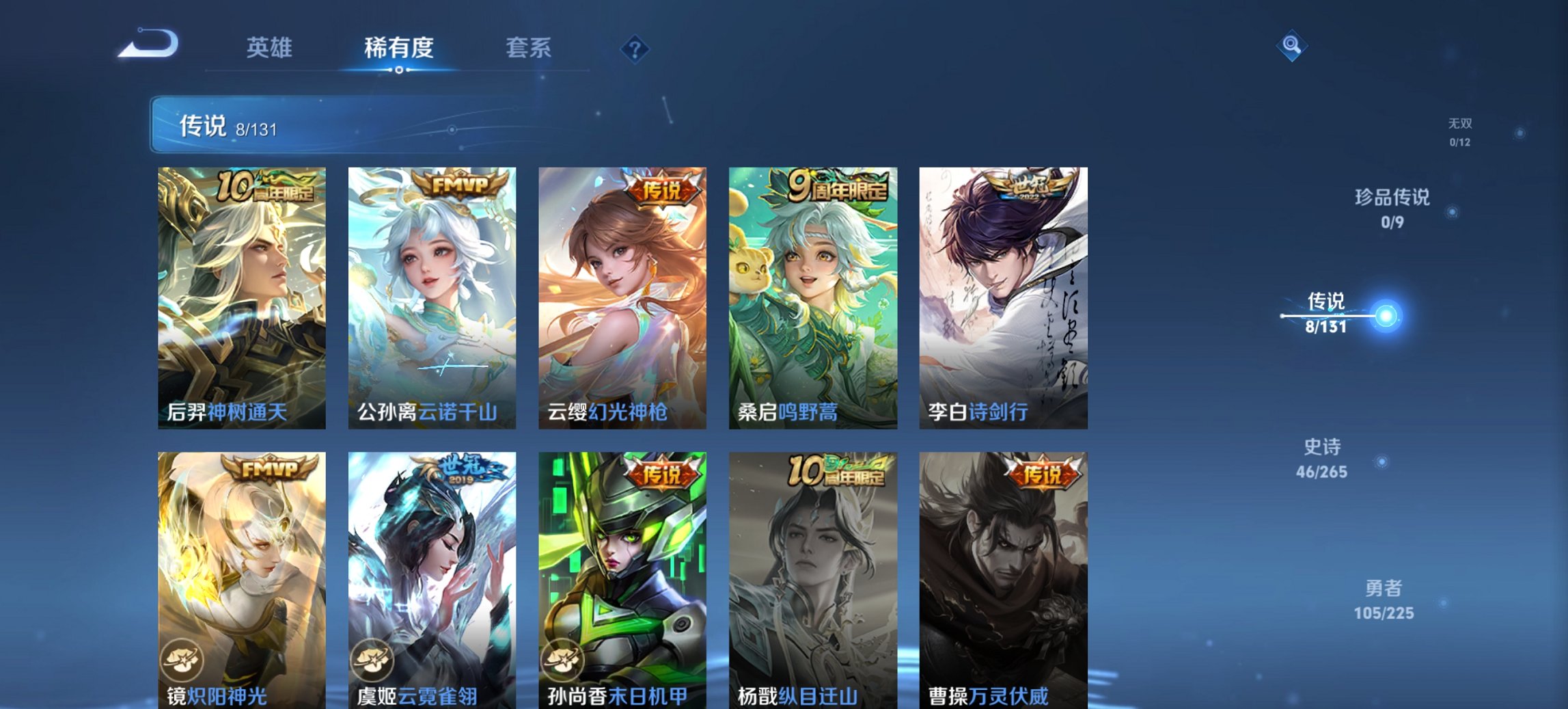Open the help question mark icon
Screen dimensions: 1568x709
(635, 48)
